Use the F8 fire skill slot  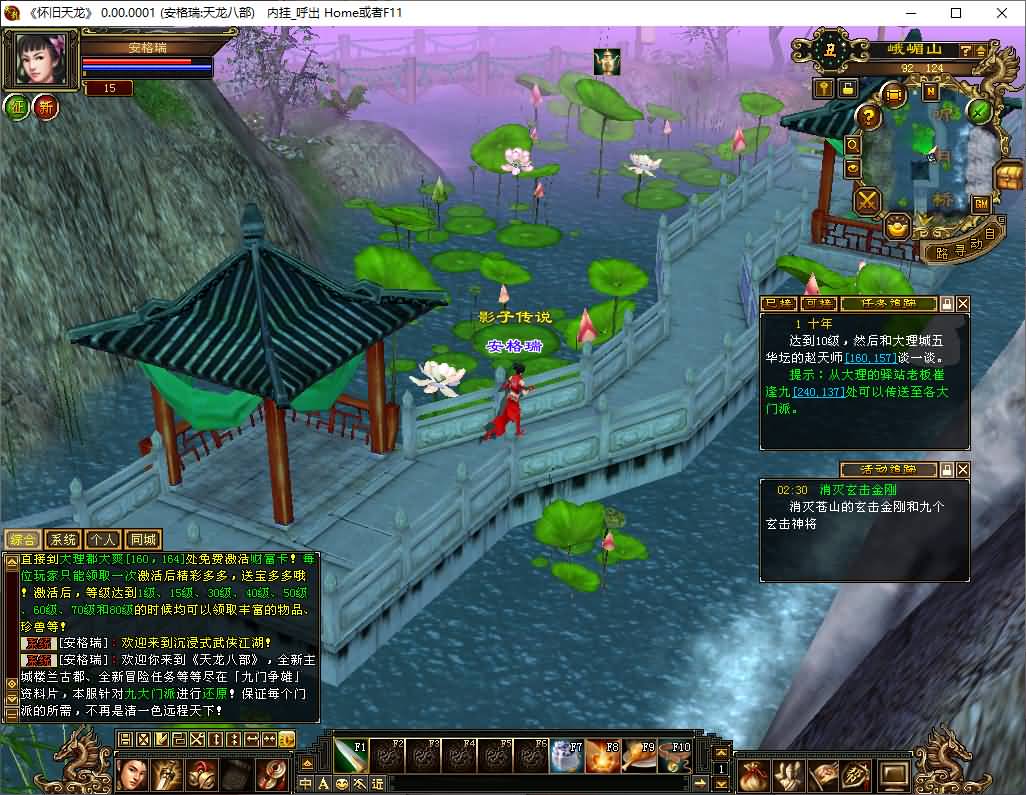(x=603, y=756)
